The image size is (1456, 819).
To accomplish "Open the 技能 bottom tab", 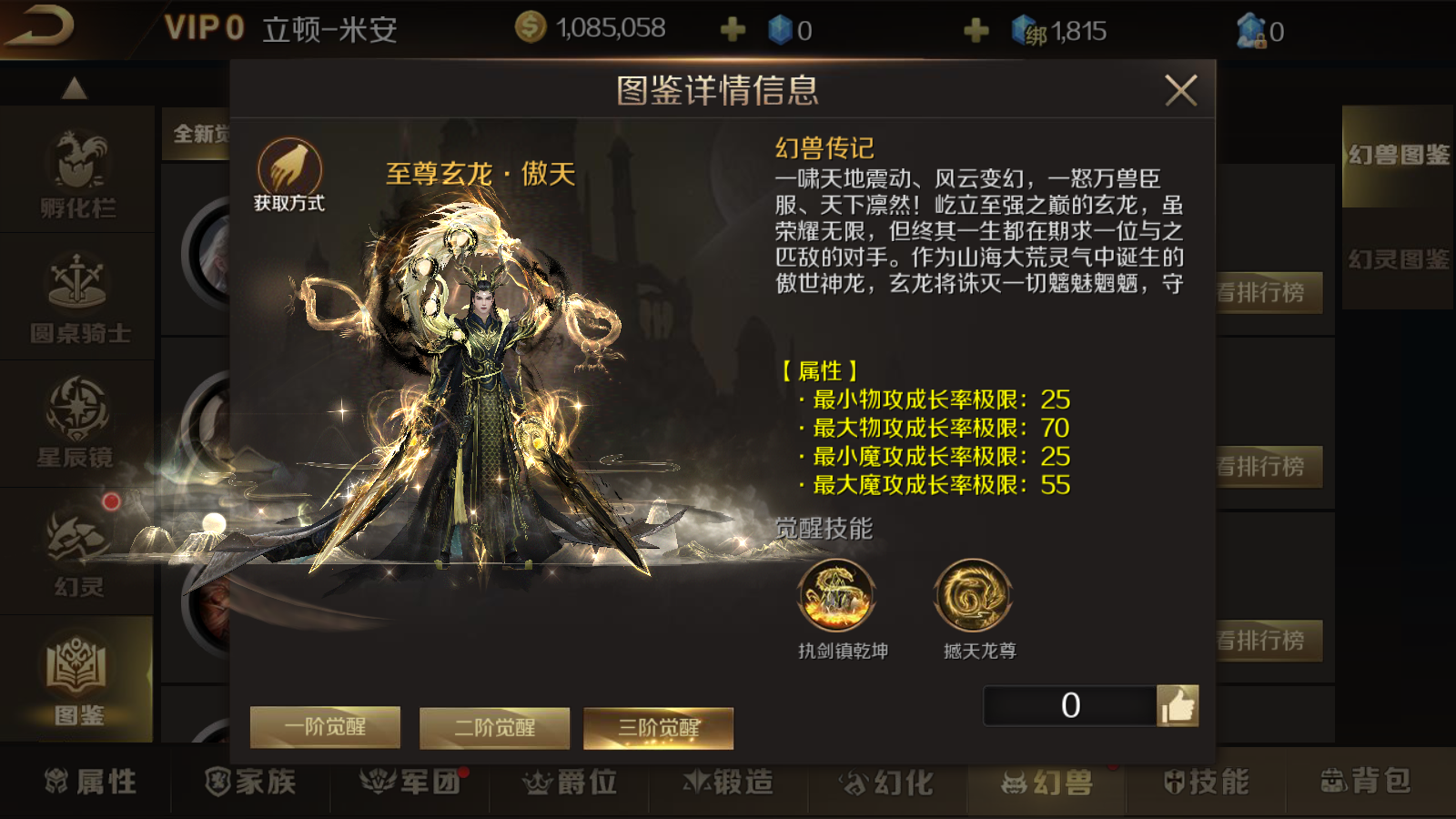I will (x=1206, y=782).
